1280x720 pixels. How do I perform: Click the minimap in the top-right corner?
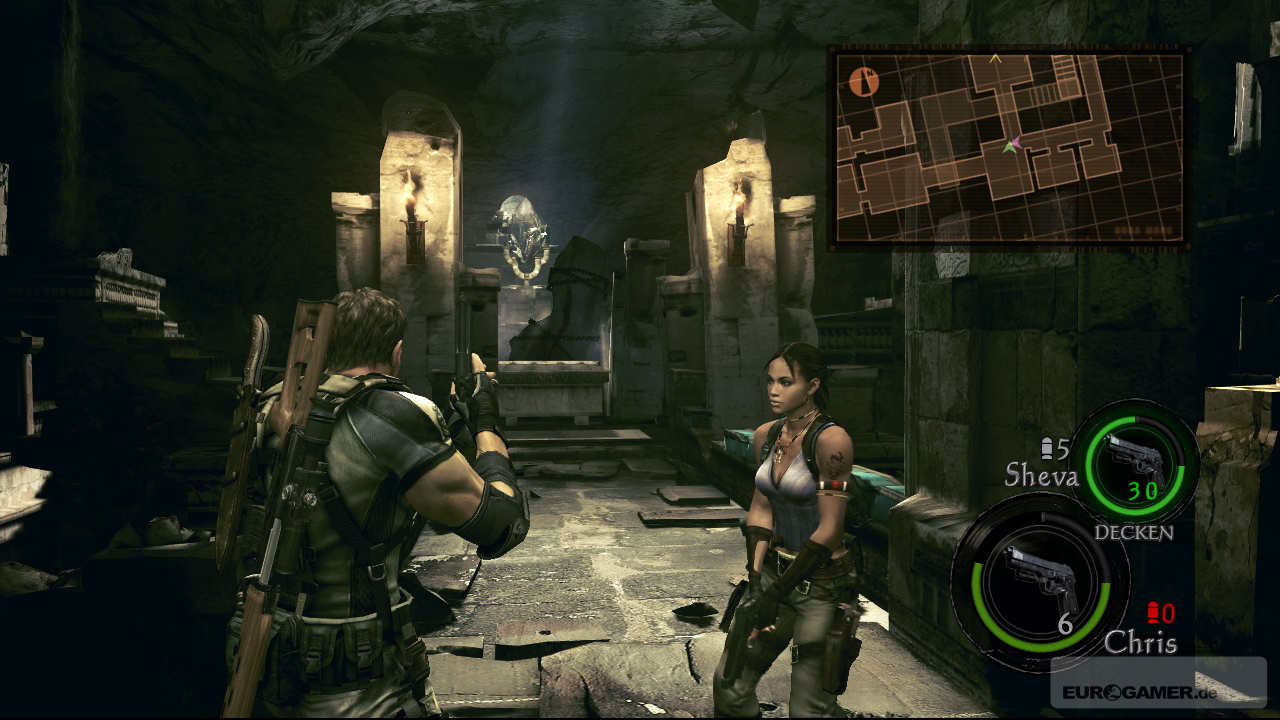[1010, 148]
